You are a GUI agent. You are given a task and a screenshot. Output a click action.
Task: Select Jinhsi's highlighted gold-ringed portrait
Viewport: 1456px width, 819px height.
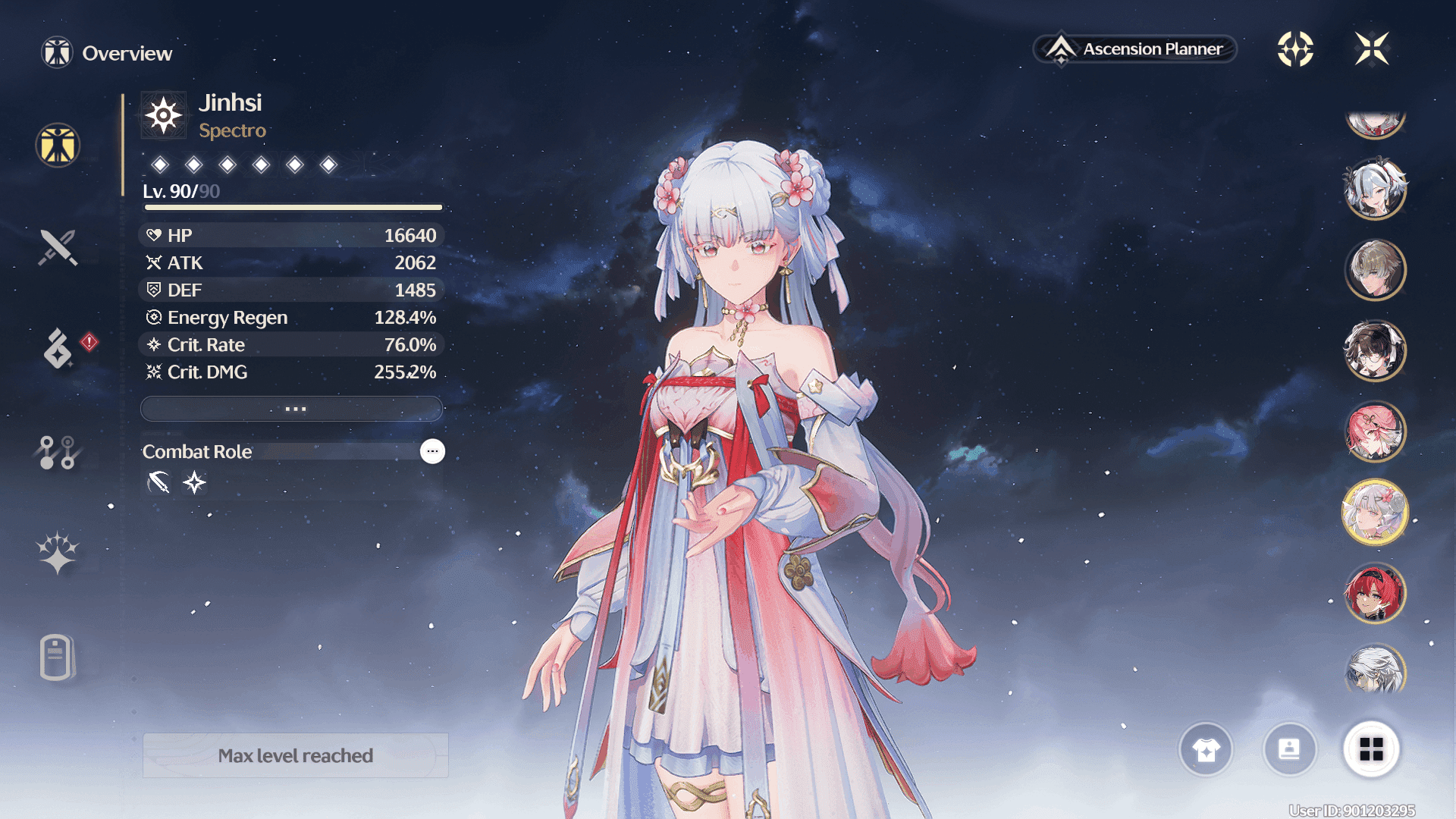[1375, 512]
